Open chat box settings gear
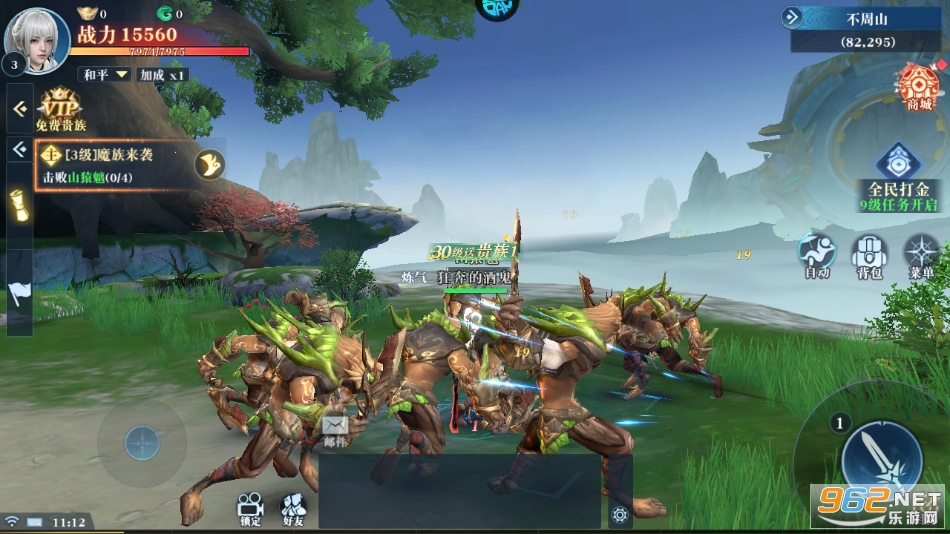 [x=620, y=515]
